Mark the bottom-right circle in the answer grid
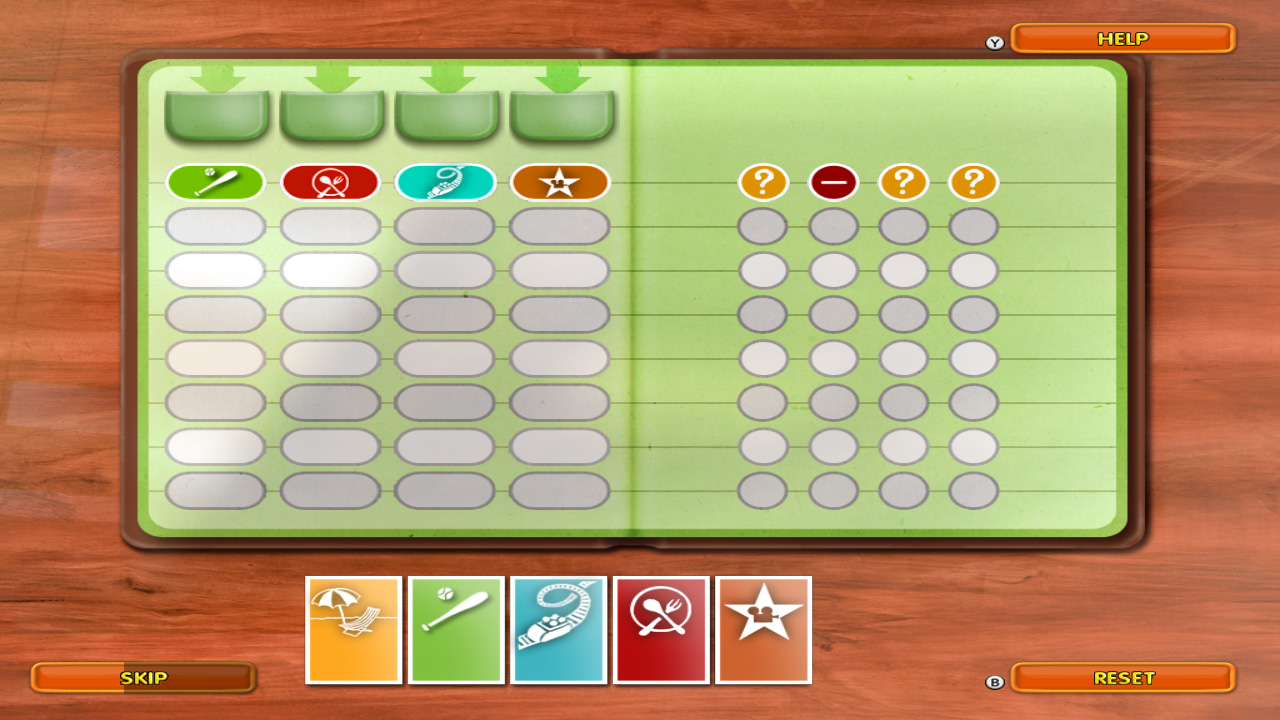Screen dimensions: 1280x720 click(971, 489)
